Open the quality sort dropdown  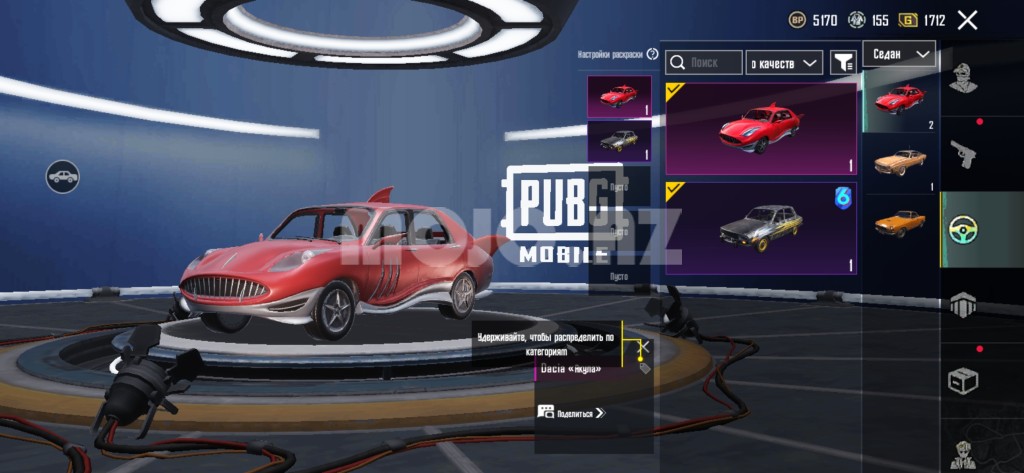[786, 63]
